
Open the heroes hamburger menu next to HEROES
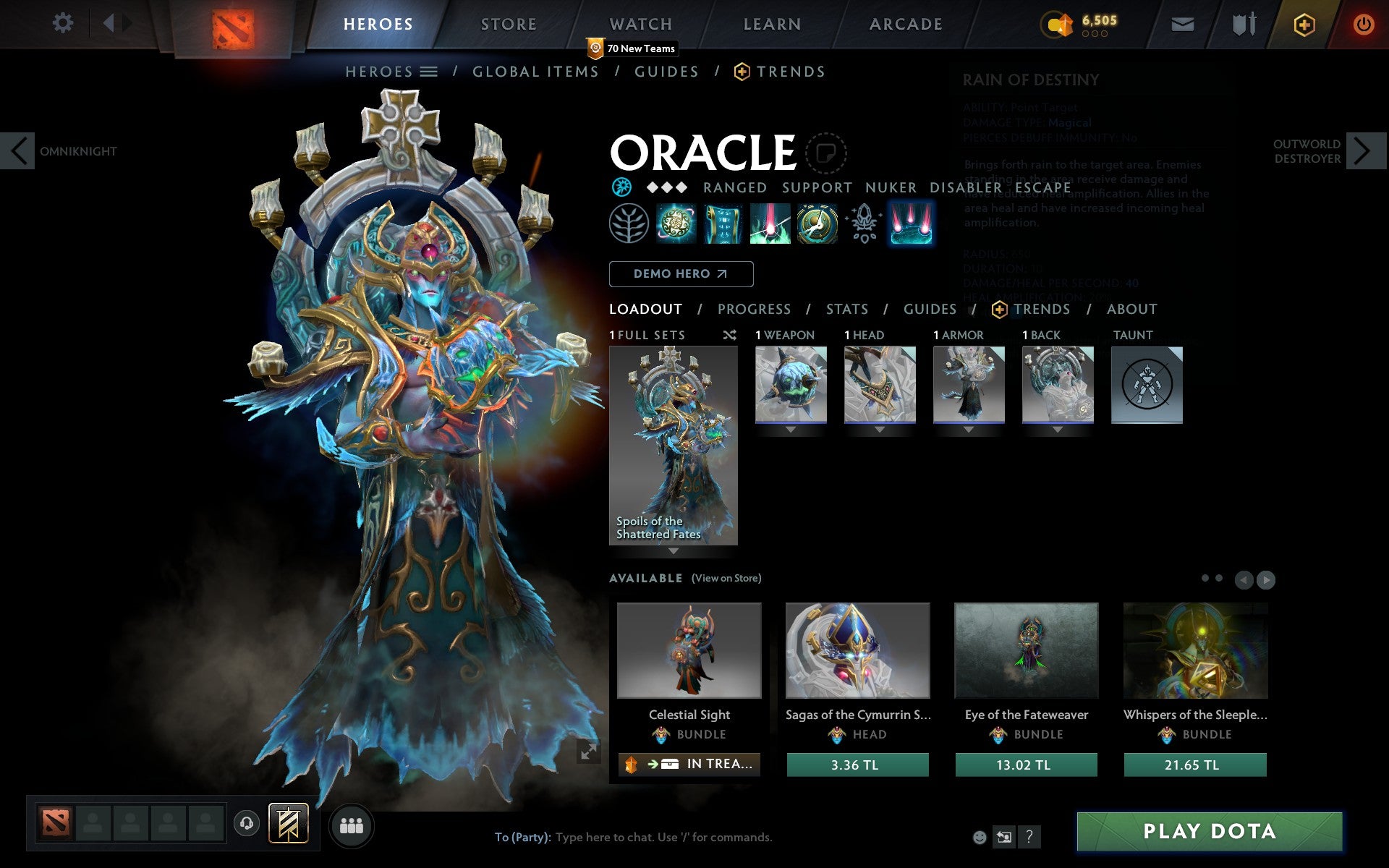(x=430, y=72)
